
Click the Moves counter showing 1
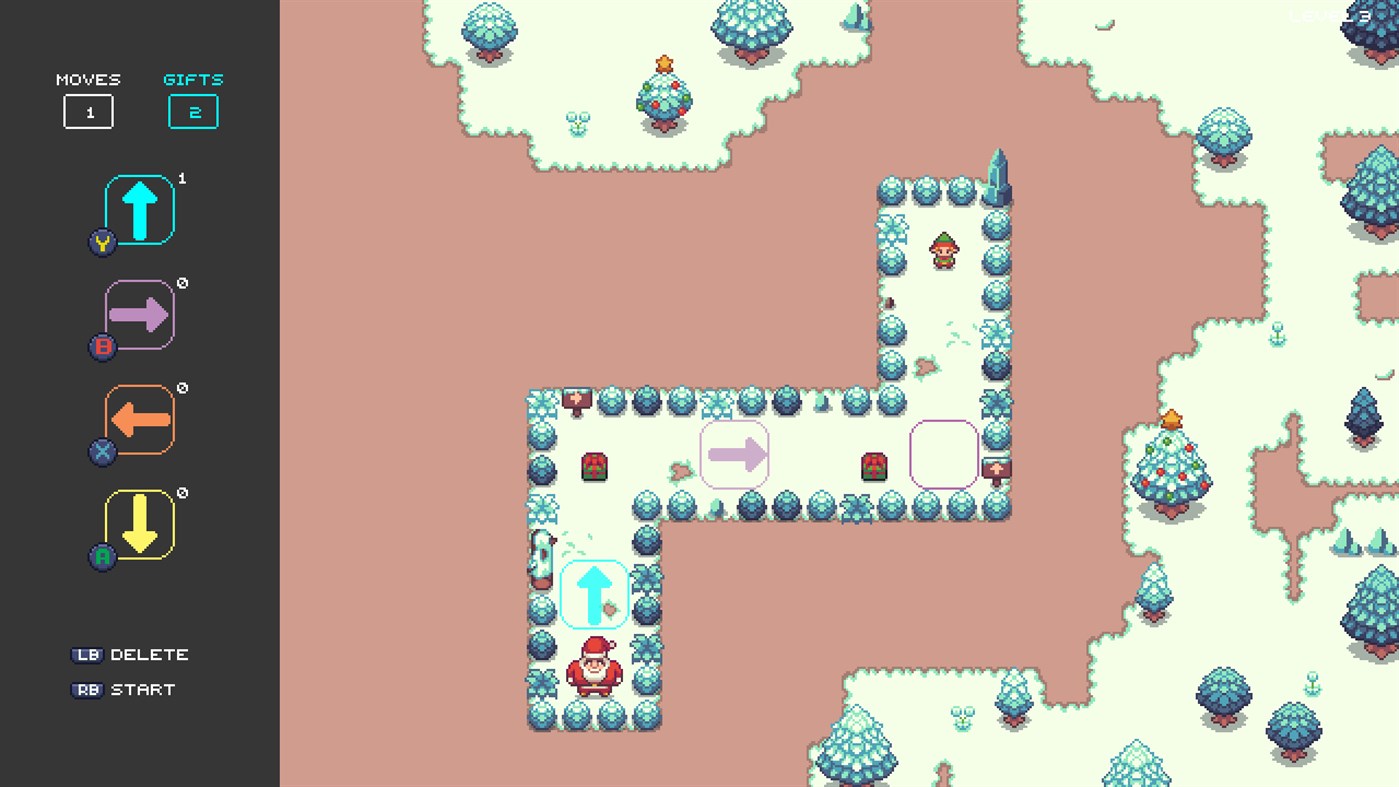(x=89, y=112)
